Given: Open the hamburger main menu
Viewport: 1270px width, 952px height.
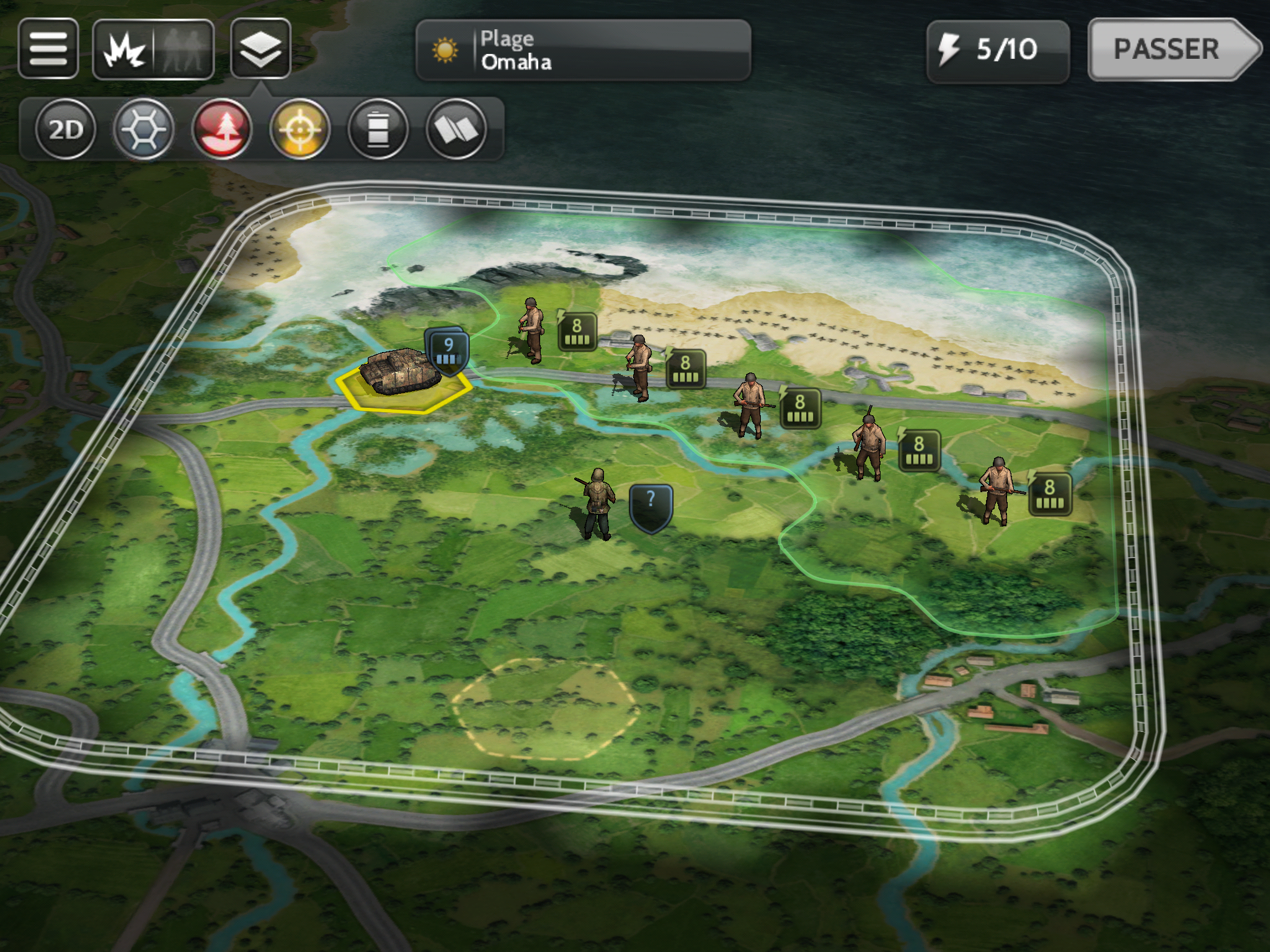Looking at the screenshot, I should point(48,48).
